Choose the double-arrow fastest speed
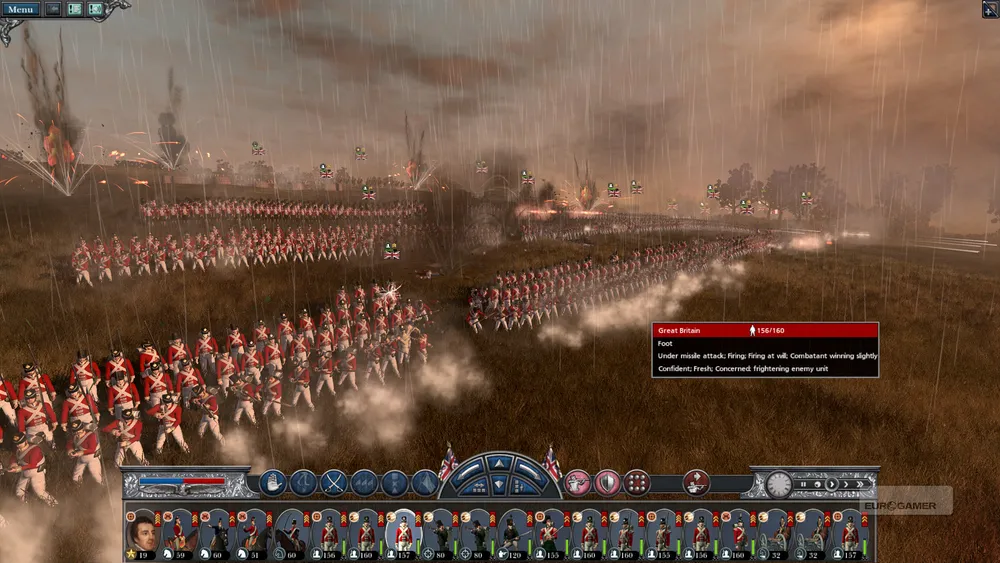This screenshot has height=563, width=1000. pyautogui.click(x=859, y=484)
